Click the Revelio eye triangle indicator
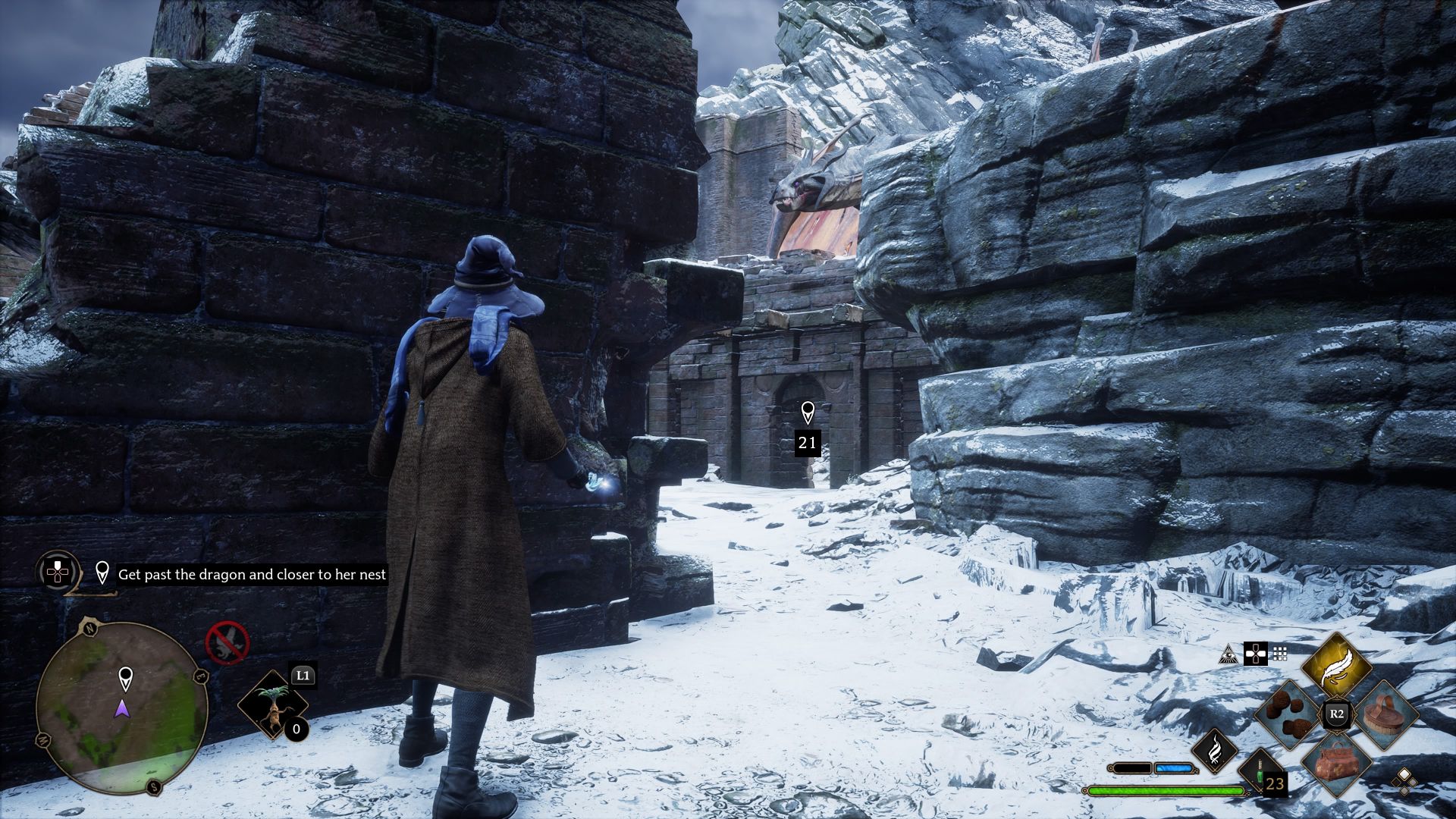The width and height of the screenshot is (1456, 819). pos(1229,654)
